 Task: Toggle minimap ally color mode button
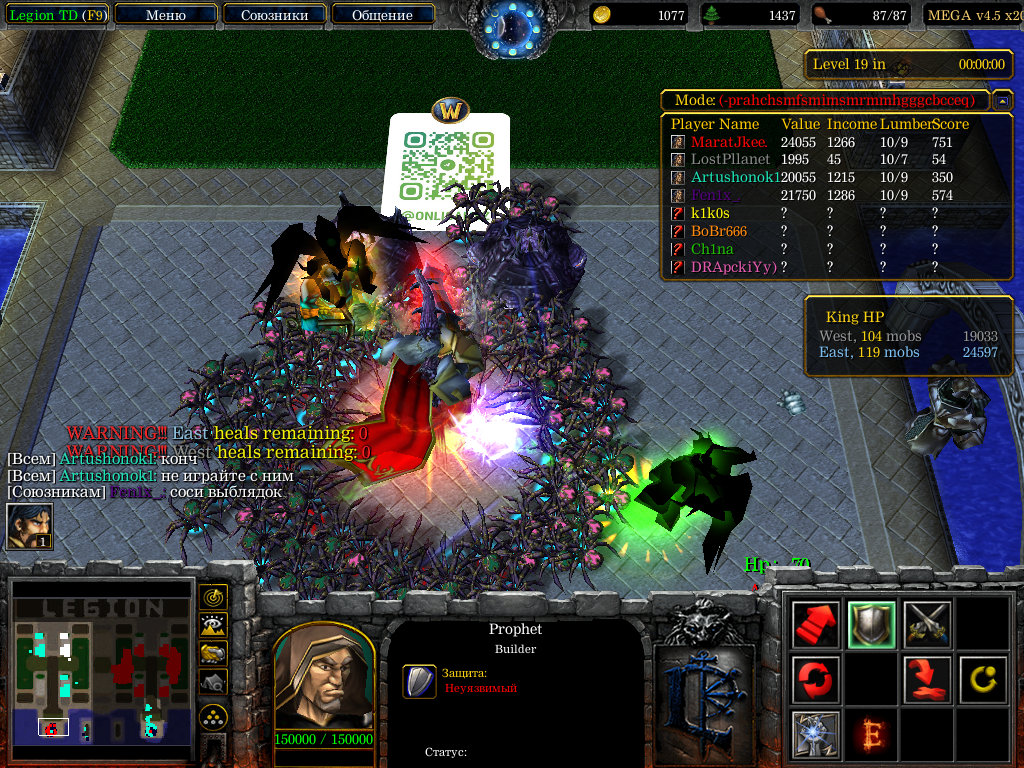coord(213,653)
